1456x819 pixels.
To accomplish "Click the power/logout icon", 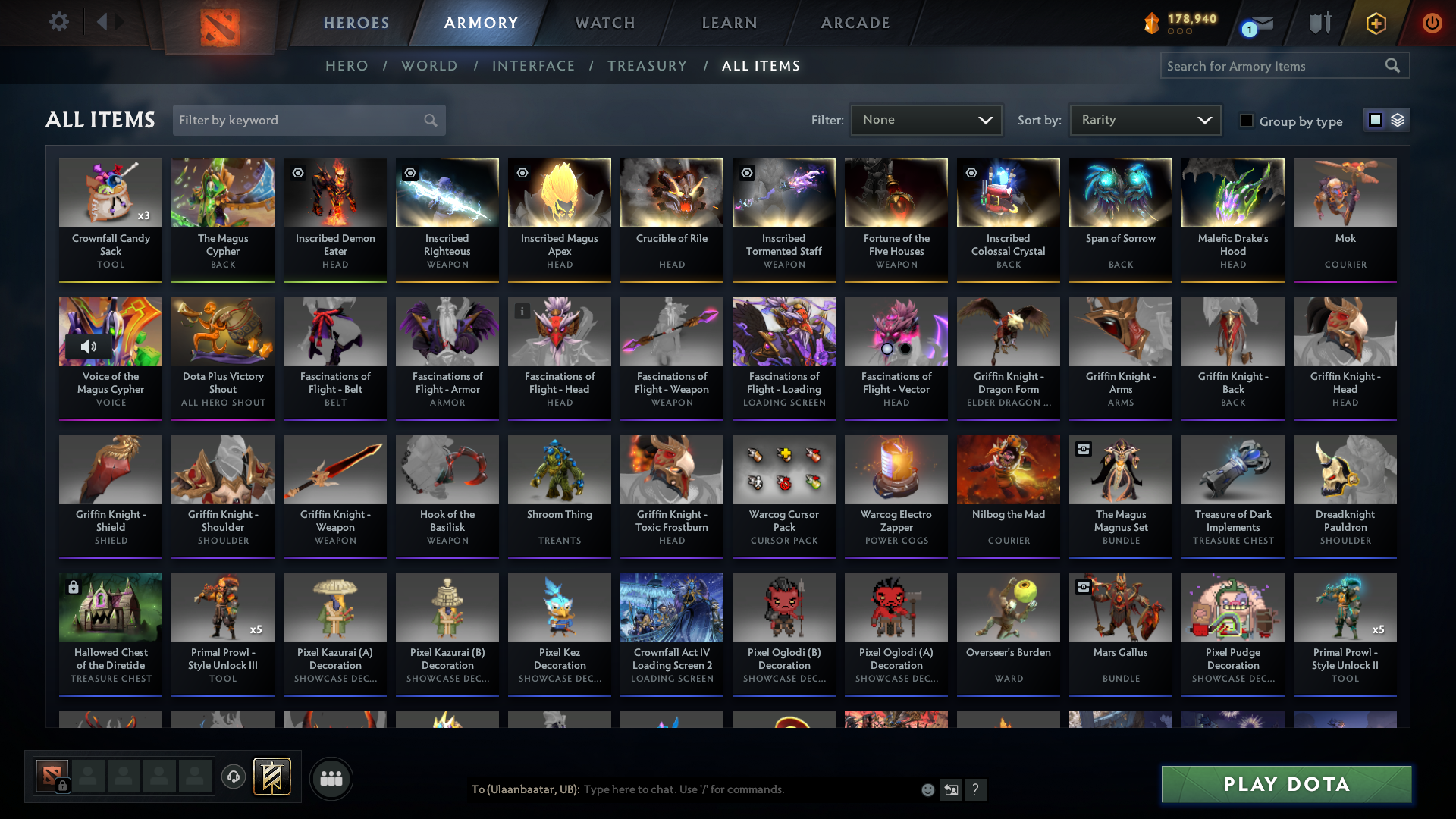I will (x=1432, y=23).
